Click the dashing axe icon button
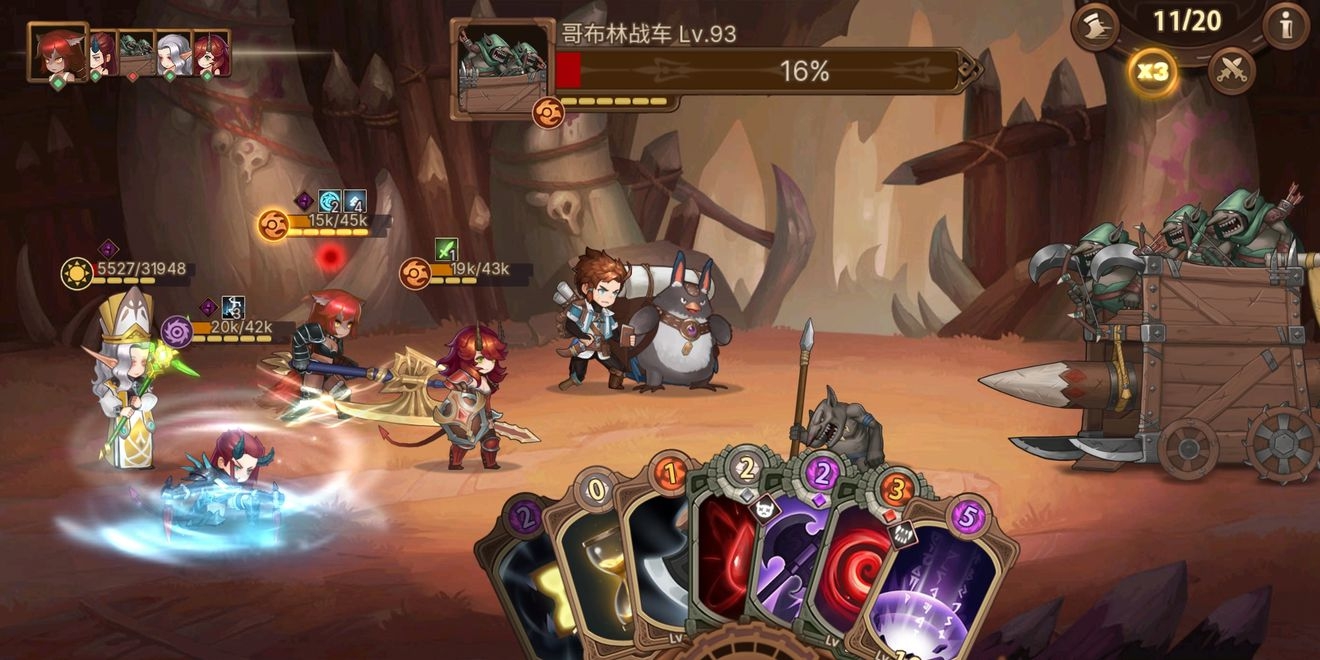Screen dimensions: 1320x660 pos(1095,26)
